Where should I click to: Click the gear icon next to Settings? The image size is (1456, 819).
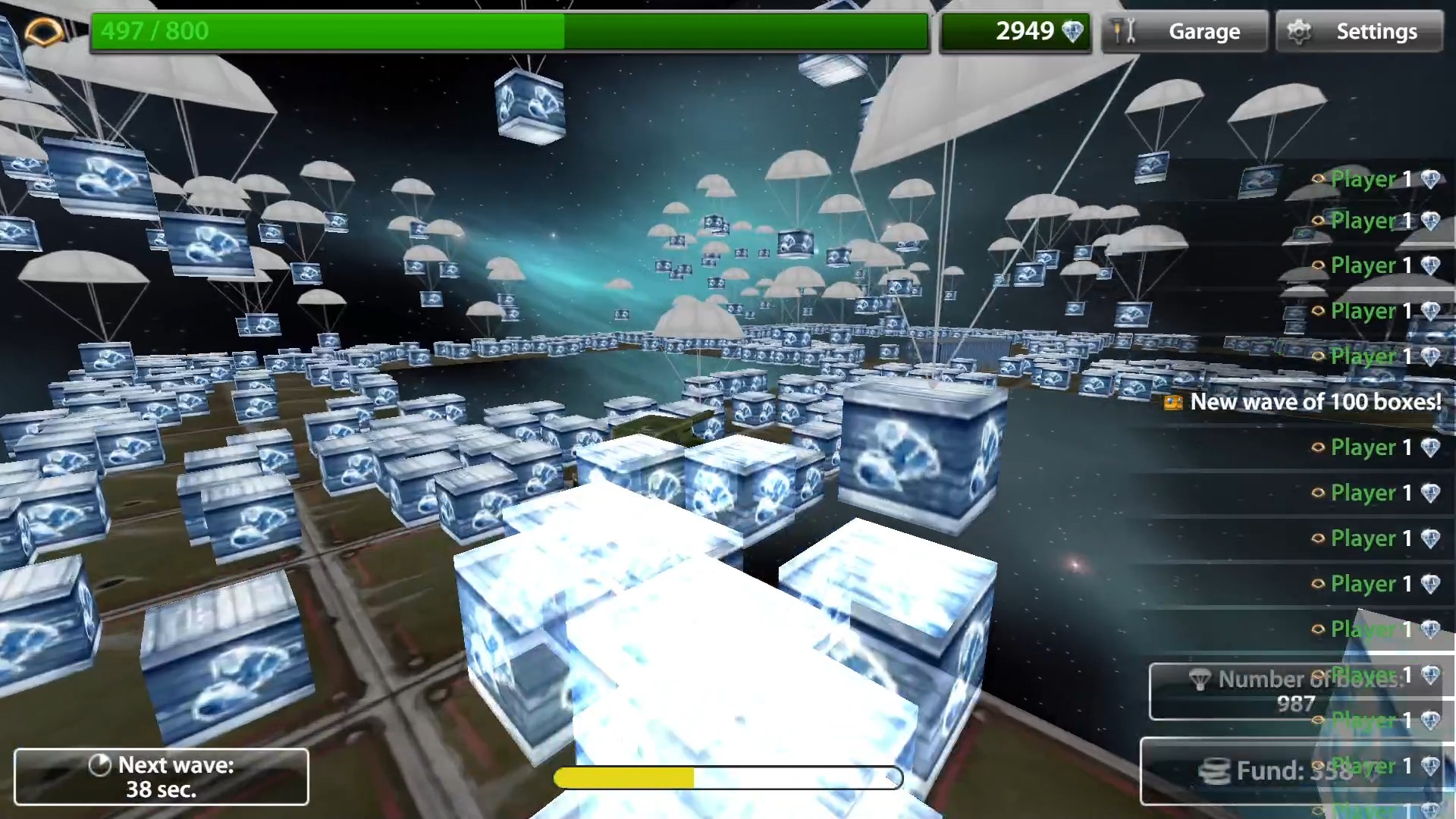(1301, 31)
